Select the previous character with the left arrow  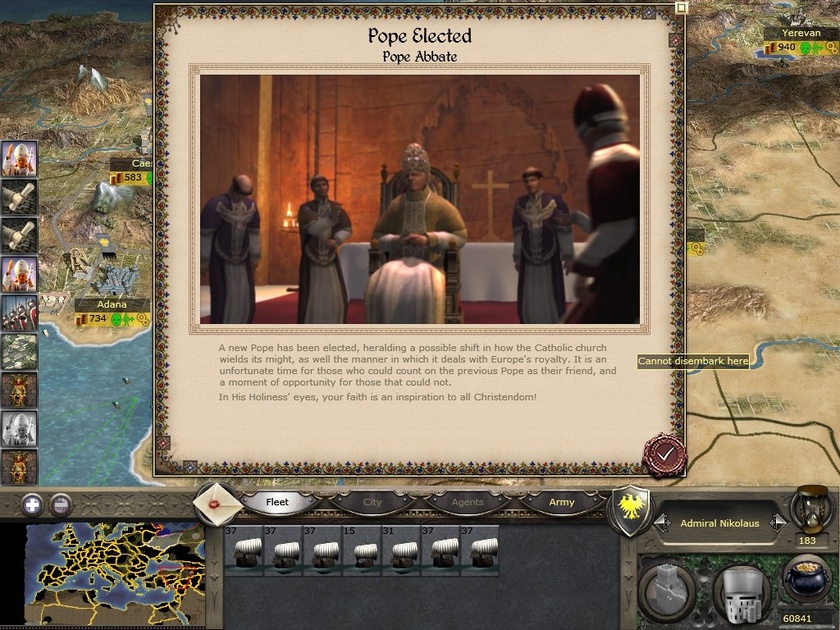click(x=661, y=523)
